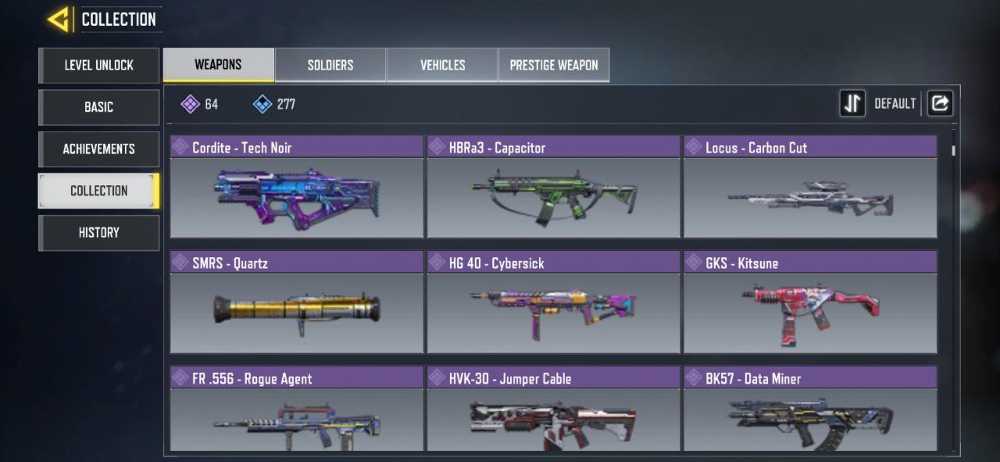The image size is (1000, 462).
Task: Toggle the Default sort order button
Action: coord(853,103)
